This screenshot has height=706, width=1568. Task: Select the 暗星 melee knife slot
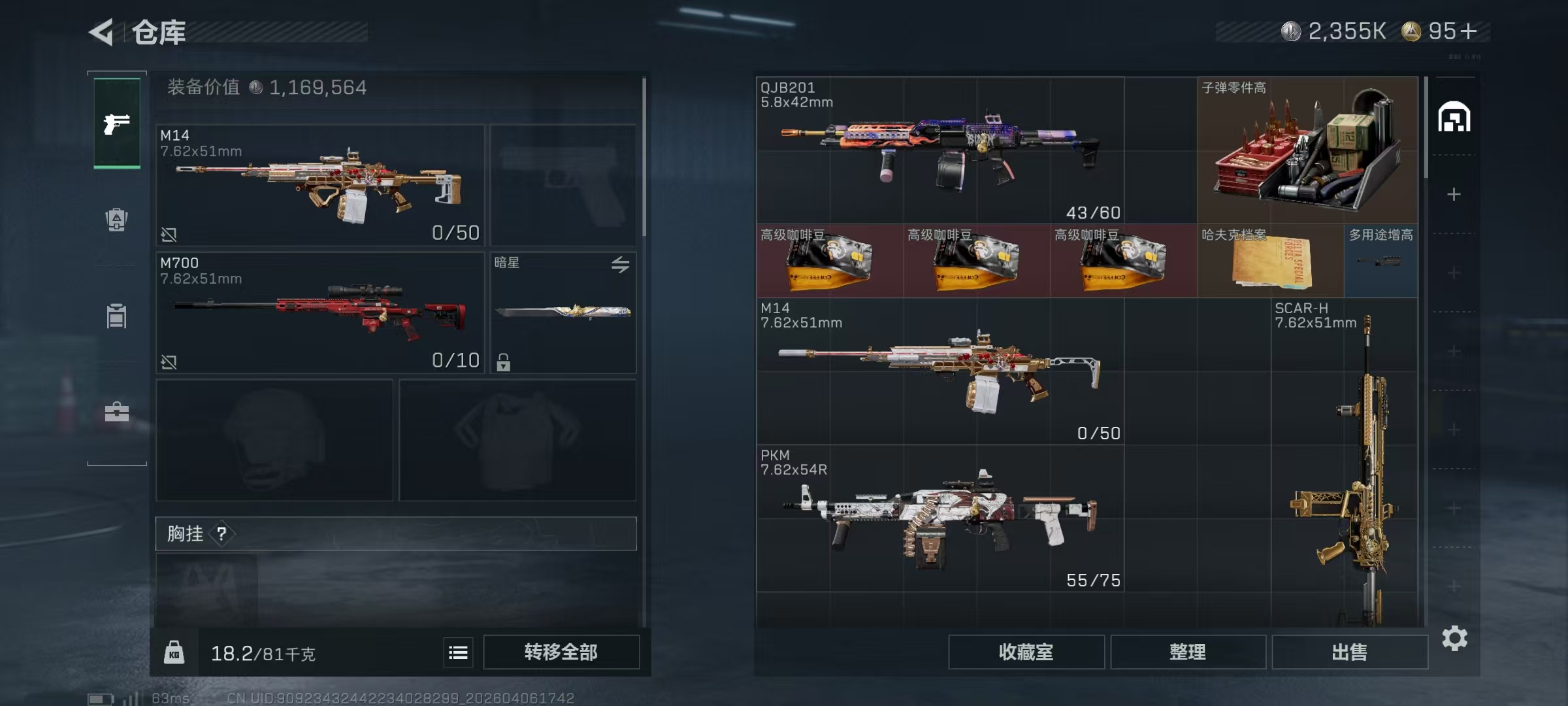(563, 313)
